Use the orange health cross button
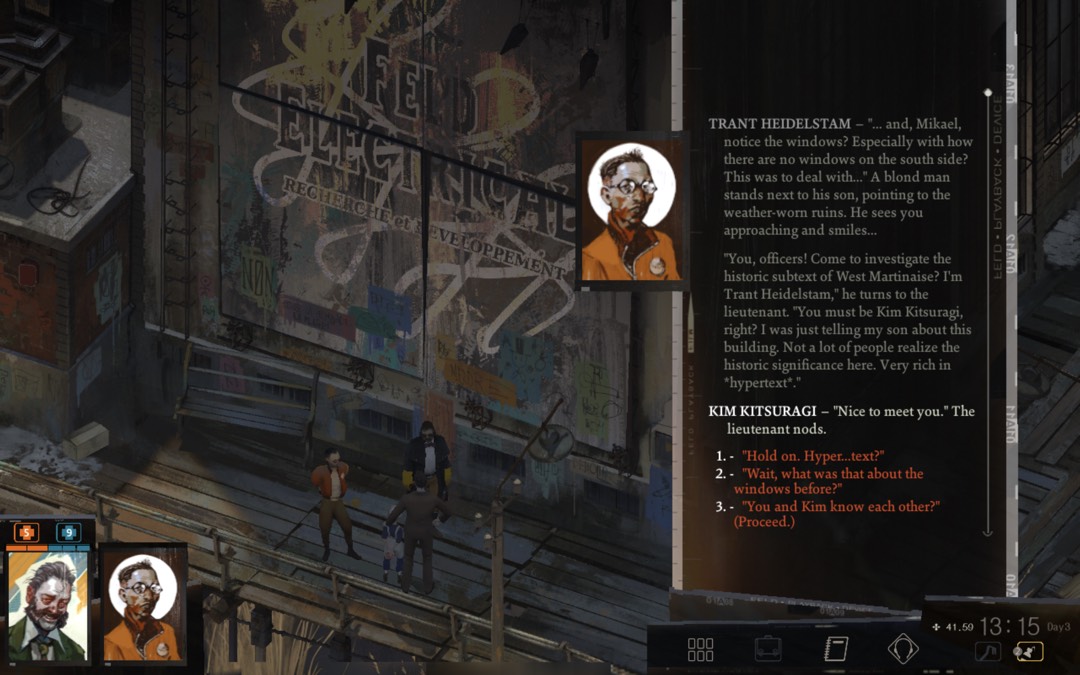The width and height of the screenshot is (1080, 675). [x=25, y=533]
